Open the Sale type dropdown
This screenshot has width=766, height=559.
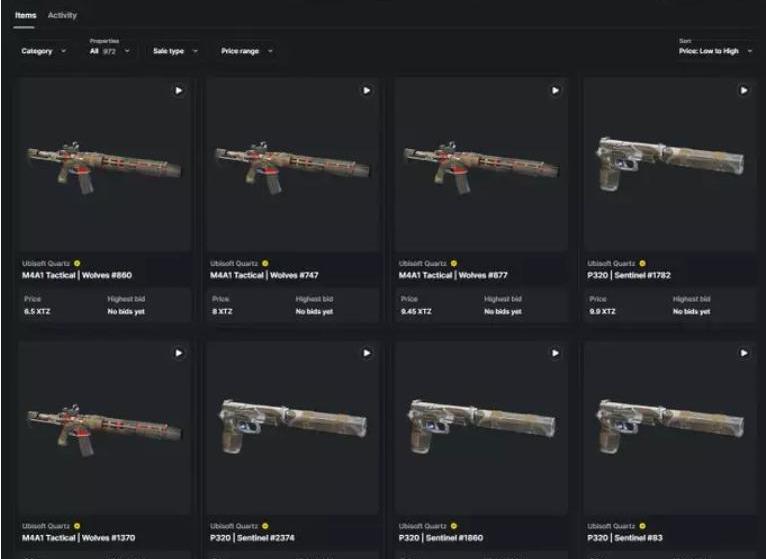175,50
